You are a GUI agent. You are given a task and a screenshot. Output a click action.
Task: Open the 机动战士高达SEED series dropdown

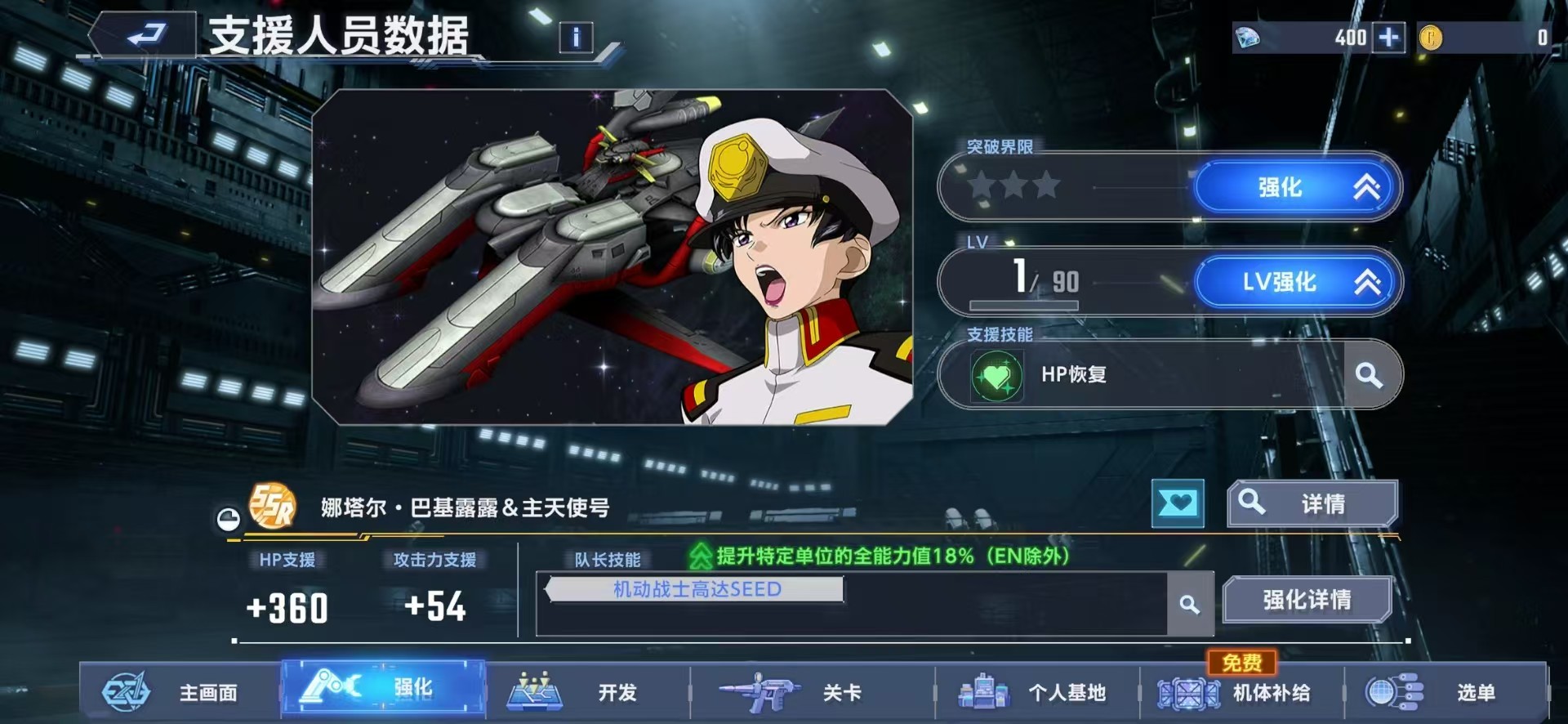click(x=696, y=588)
